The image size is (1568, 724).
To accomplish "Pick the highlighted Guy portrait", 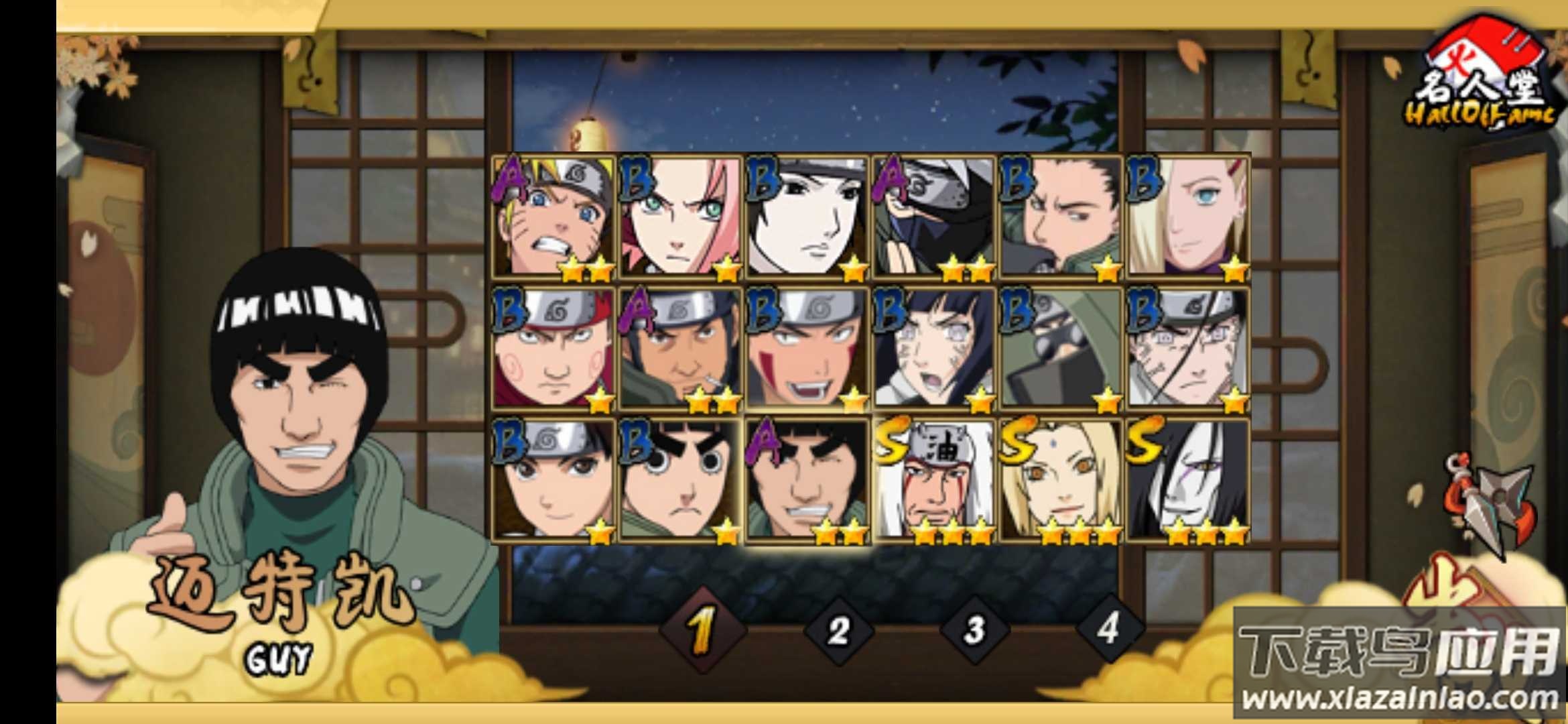I will (807, 480).
